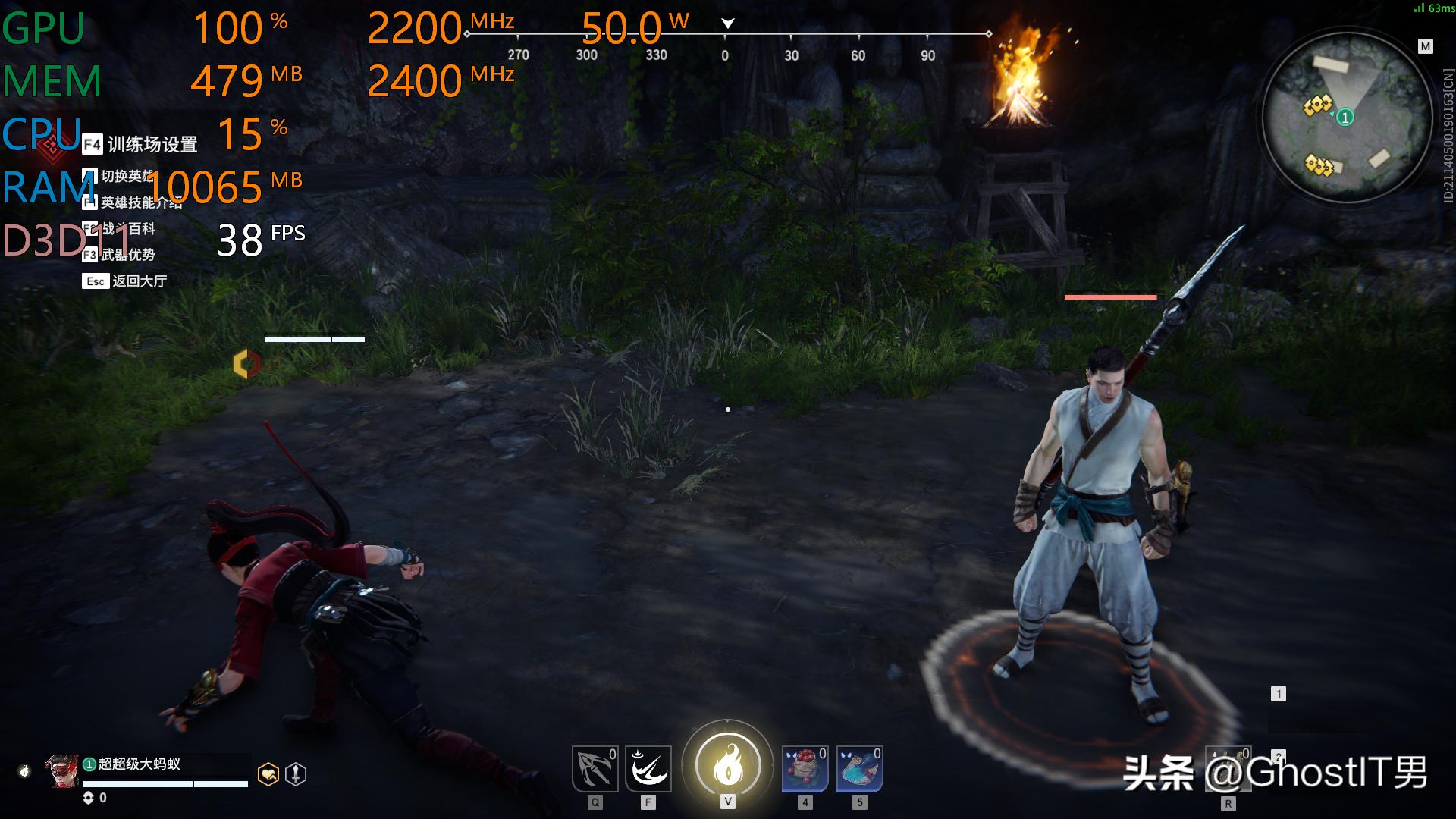Activate the white slash skill icon

click(648, 769)
